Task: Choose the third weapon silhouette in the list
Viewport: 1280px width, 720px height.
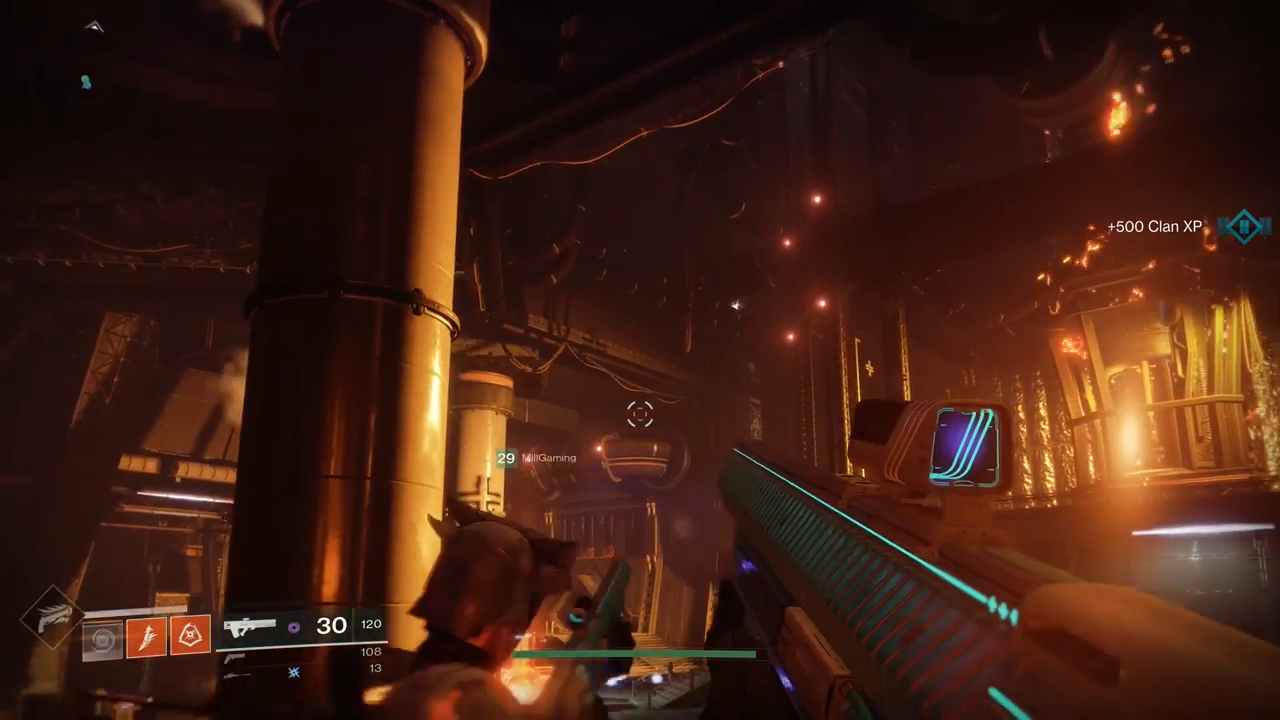Action: point(236,675)
